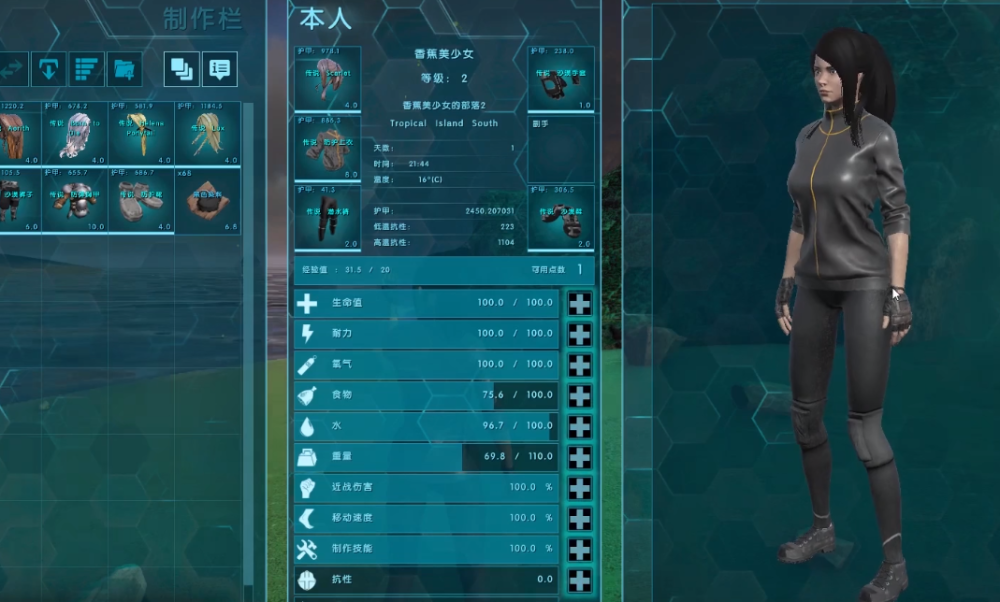
Task: Pick the black dye stack of 68
Action: coord(207,200)
